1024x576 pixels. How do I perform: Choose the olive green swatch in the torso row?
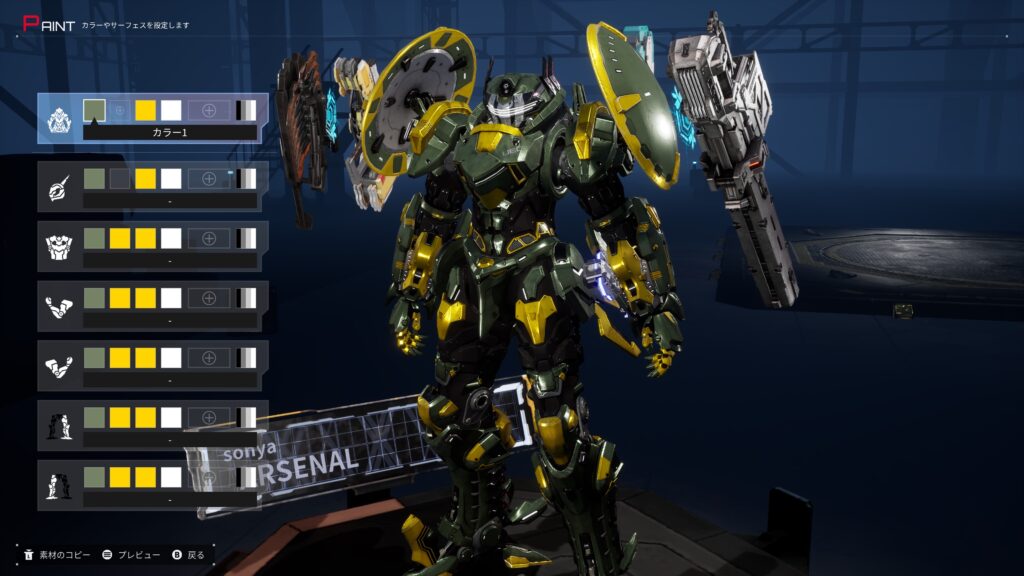pos(94,238)
